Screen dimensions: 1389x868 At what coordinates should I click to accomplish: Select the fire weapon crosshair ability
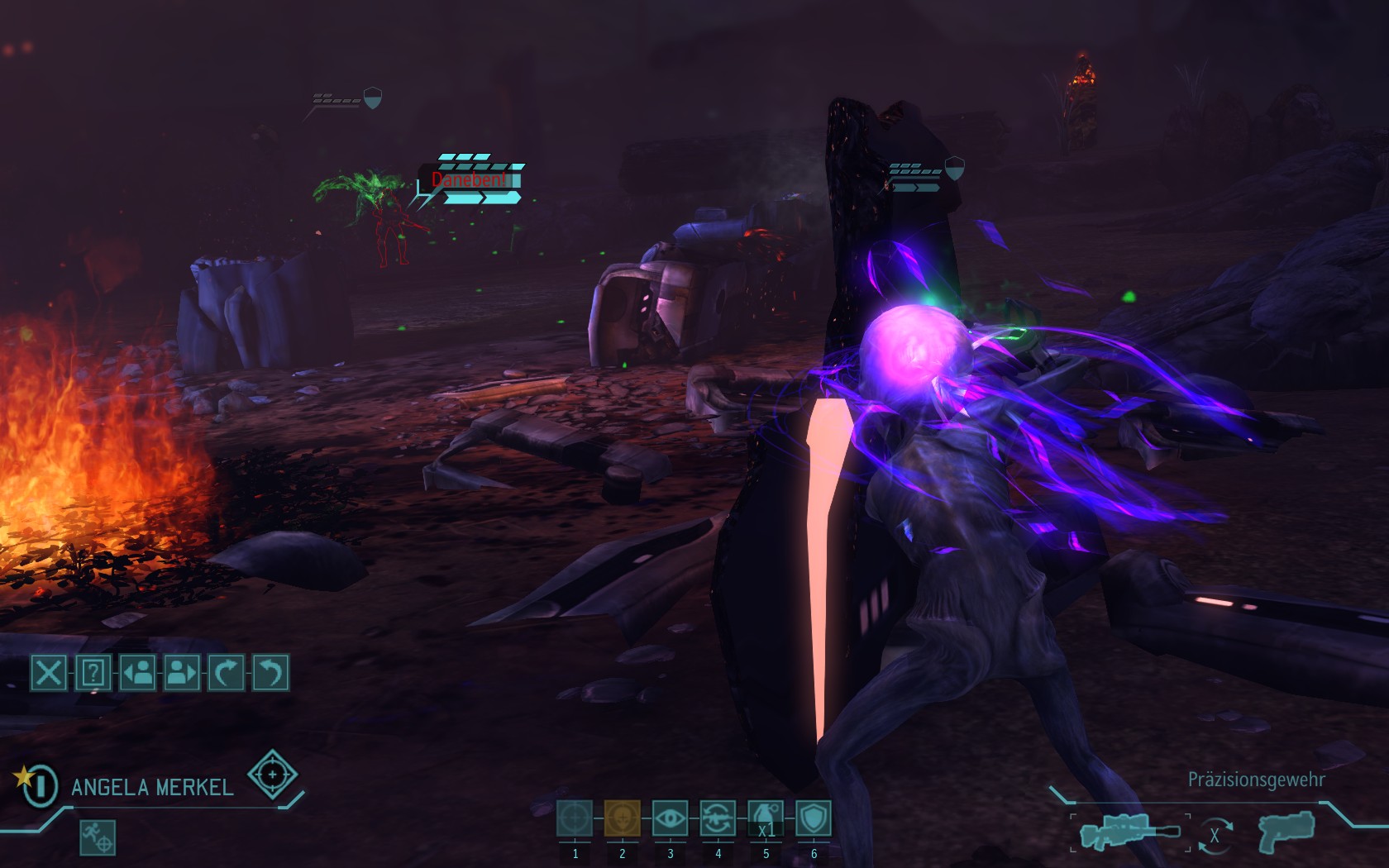point(575,819)
